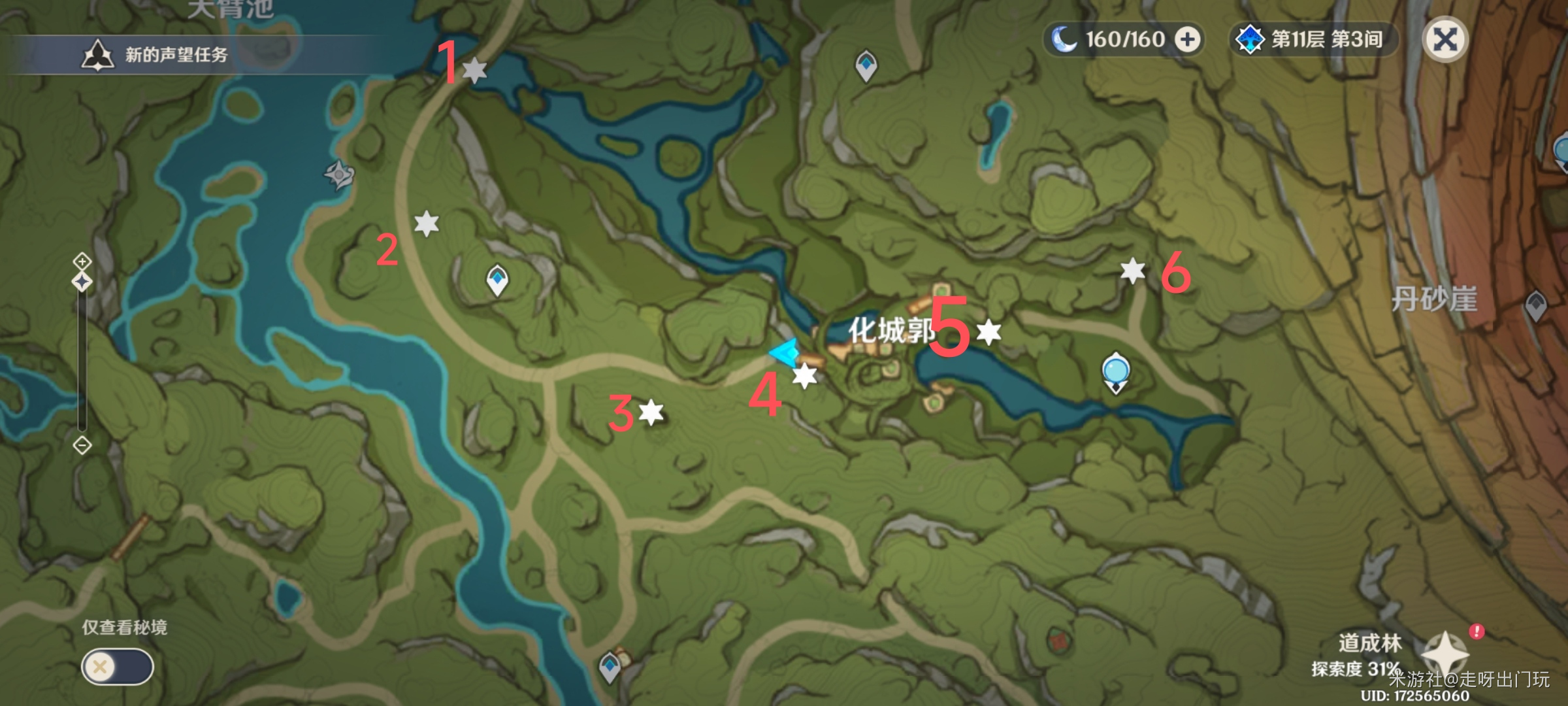Image resolution: width=1568 pixels, height=706 pixels.
Task: Zoom in the map with the plus icon
Action: 82,261
